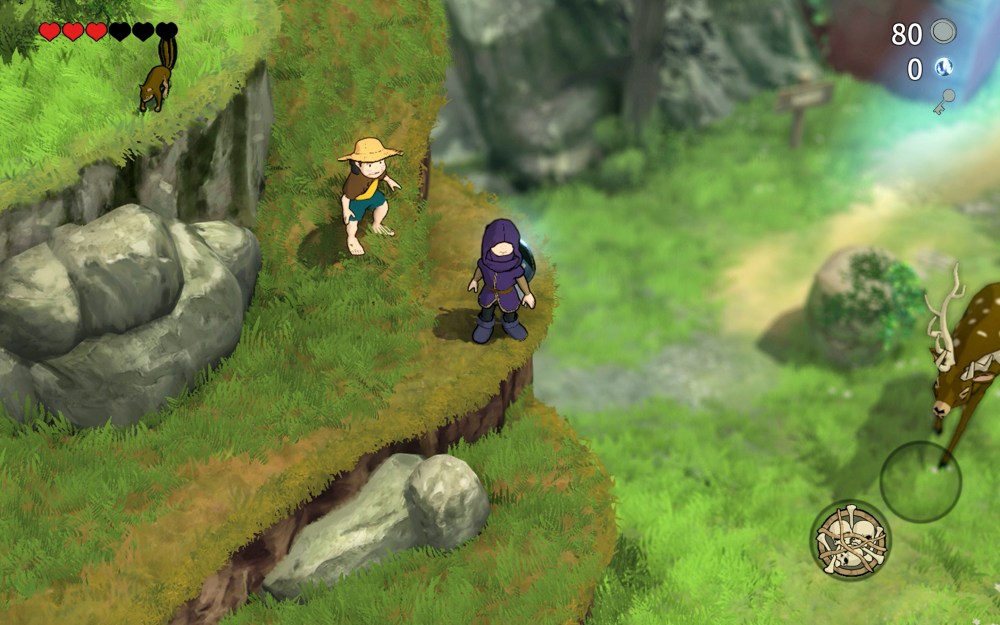The width and height of the screenshot is (1000, 625).
Task: Tap the skull and bones shield button
Action: pos(850,541)
